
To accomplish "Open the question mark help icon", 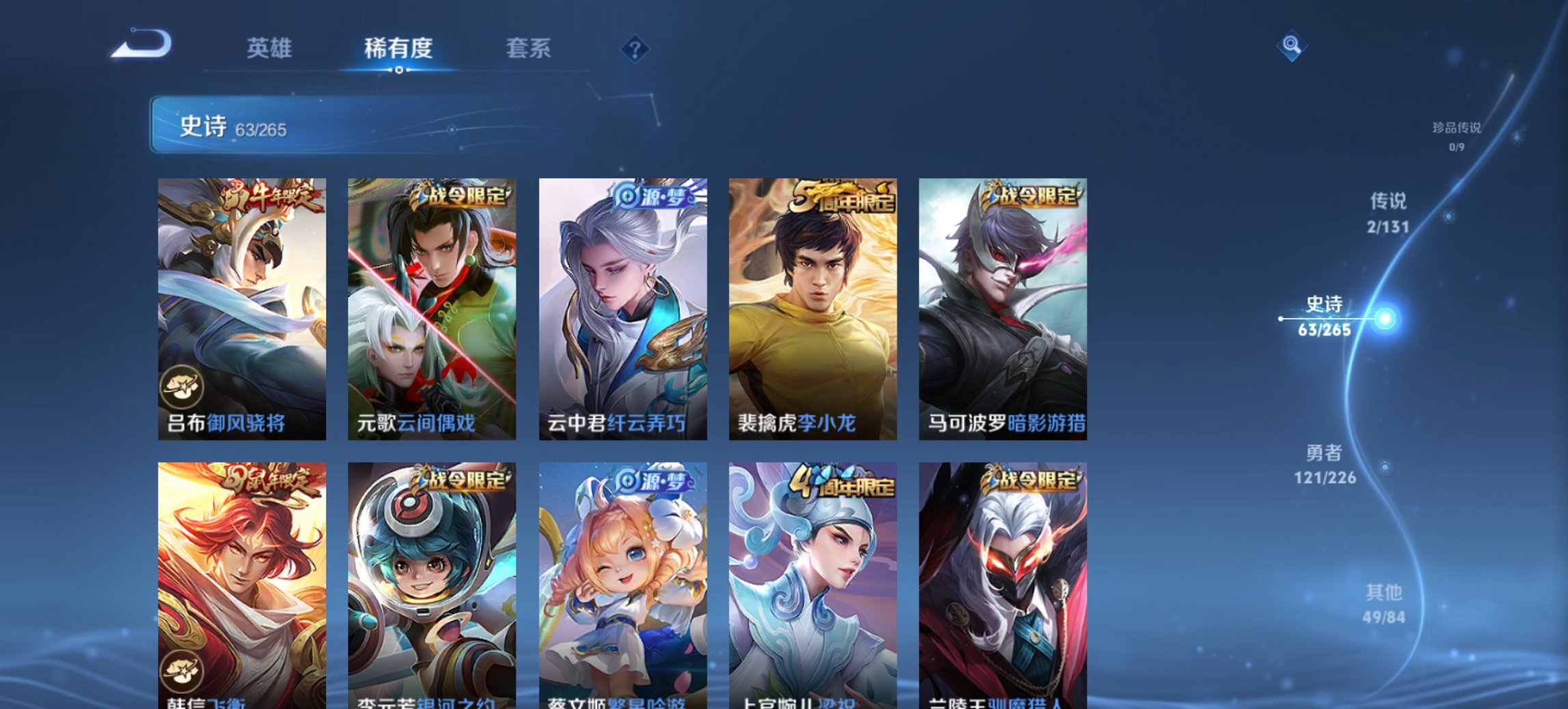I will [x=635, y=49].
